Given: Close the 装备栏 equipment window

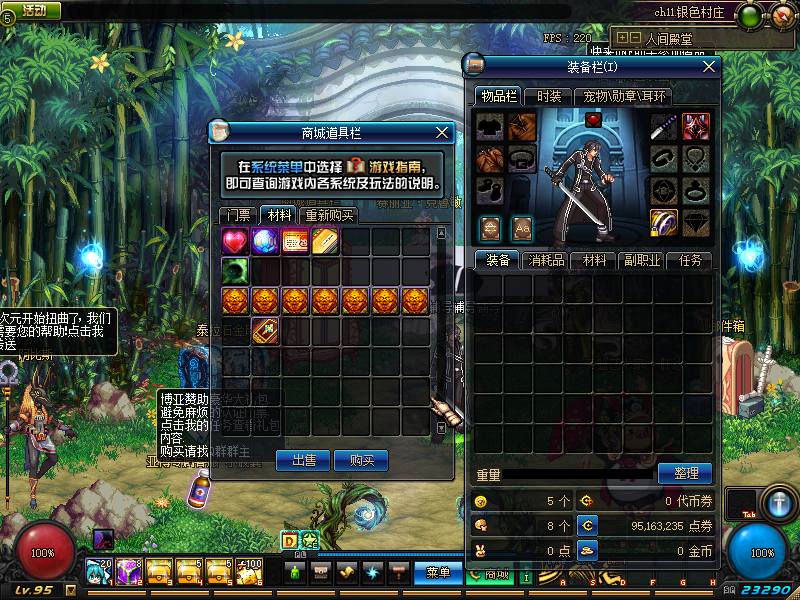Looking at the screenshot, I should [709, 66].
